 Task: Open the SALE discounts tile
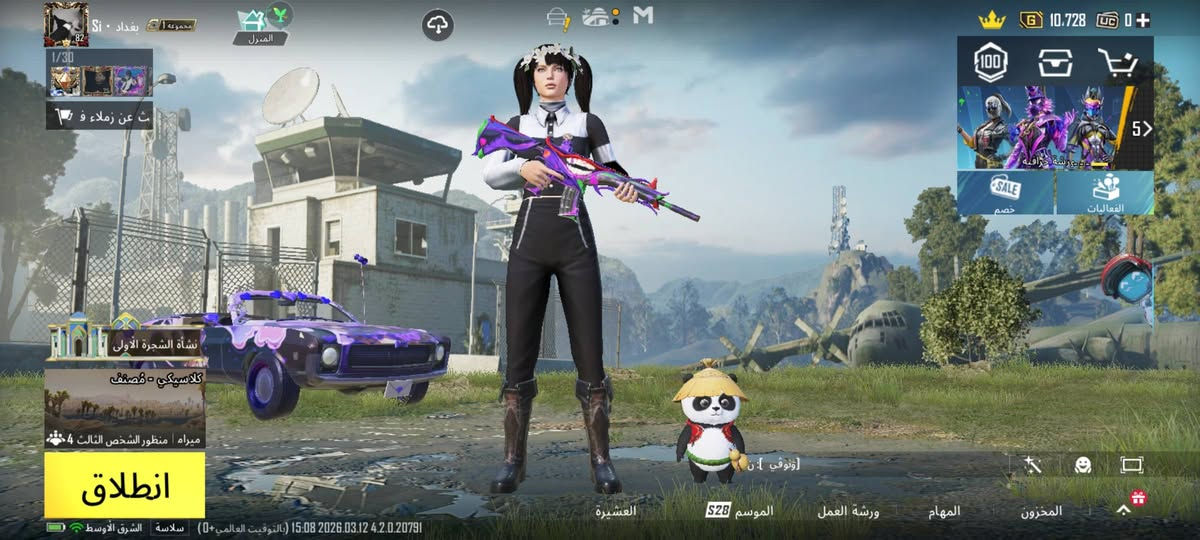[x=1005, y=192]
